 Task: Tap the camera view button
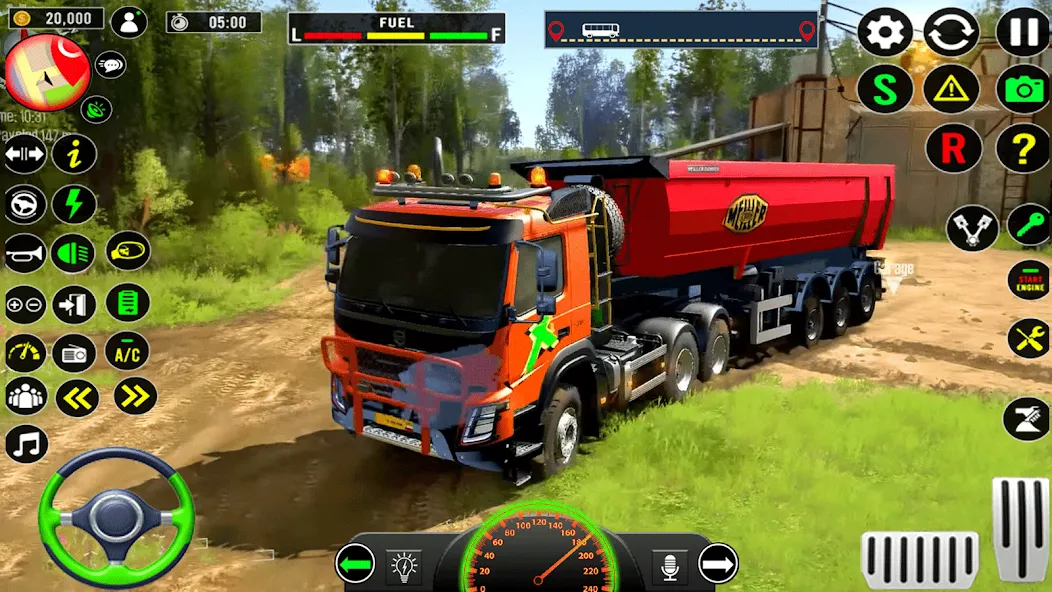coord(1023,89)
